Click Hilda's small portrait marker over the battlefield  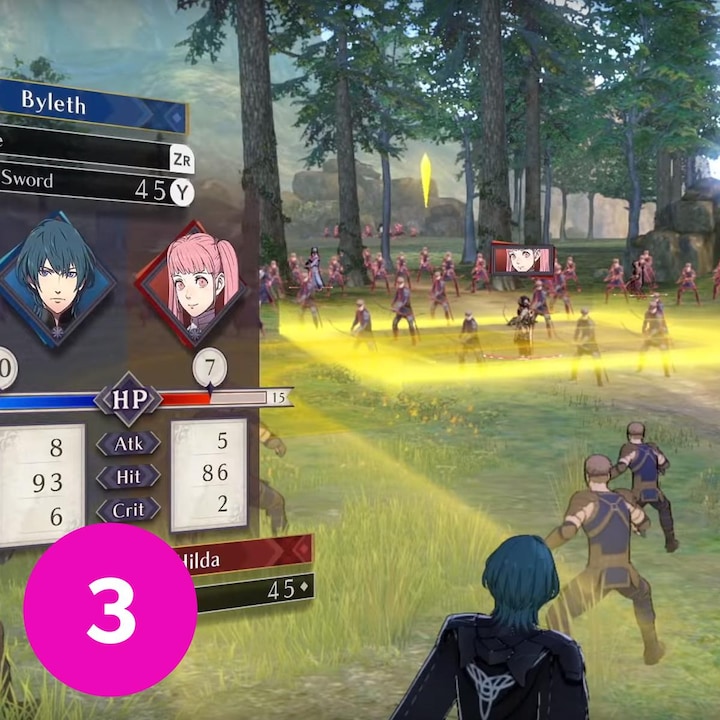[x=521, y=259]
